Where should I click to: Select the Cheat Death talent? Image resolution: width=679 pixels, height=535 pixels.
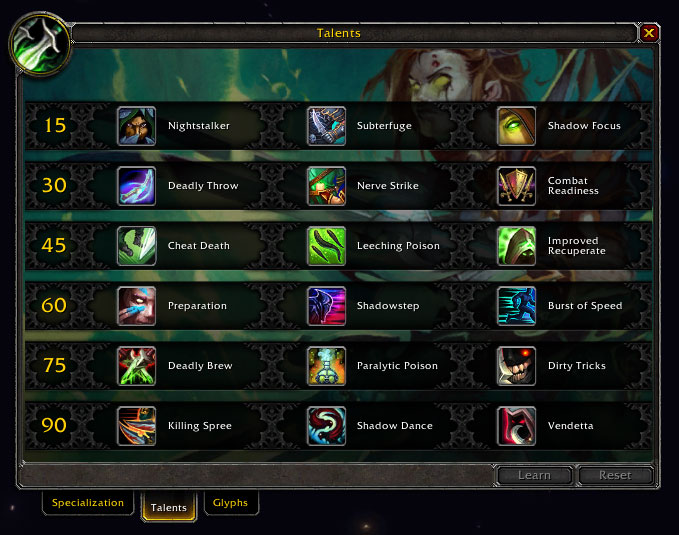pyautogui.click(x=137, y=246)
